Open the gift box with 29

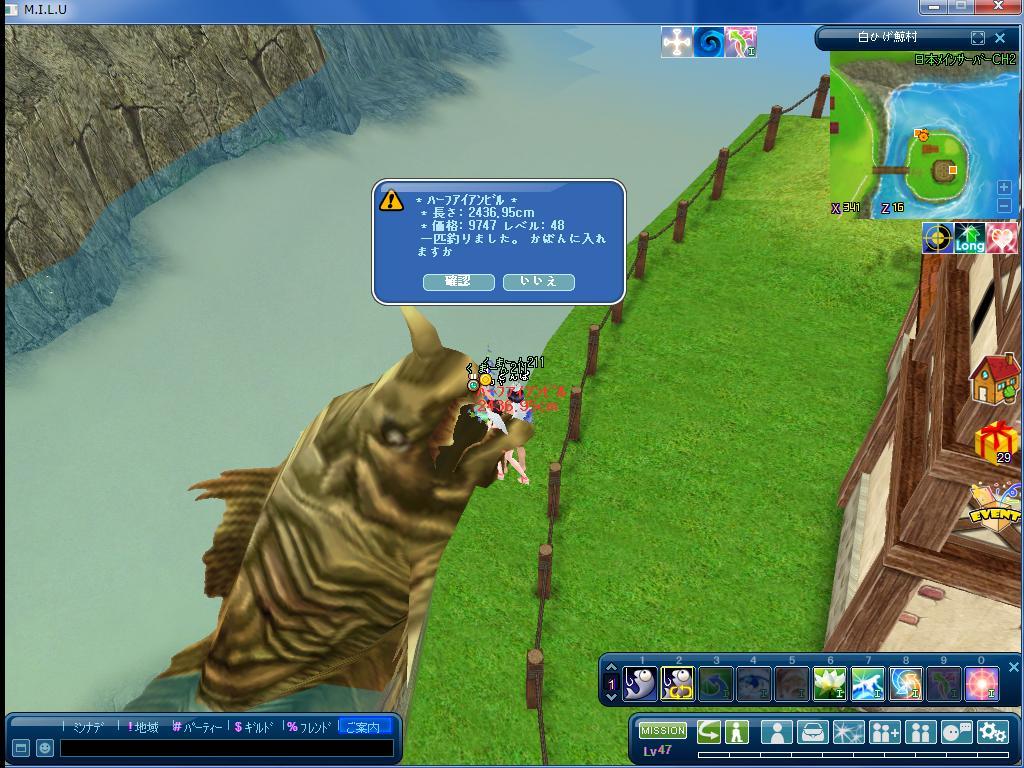pyautogui.click(x=995, y=441)
